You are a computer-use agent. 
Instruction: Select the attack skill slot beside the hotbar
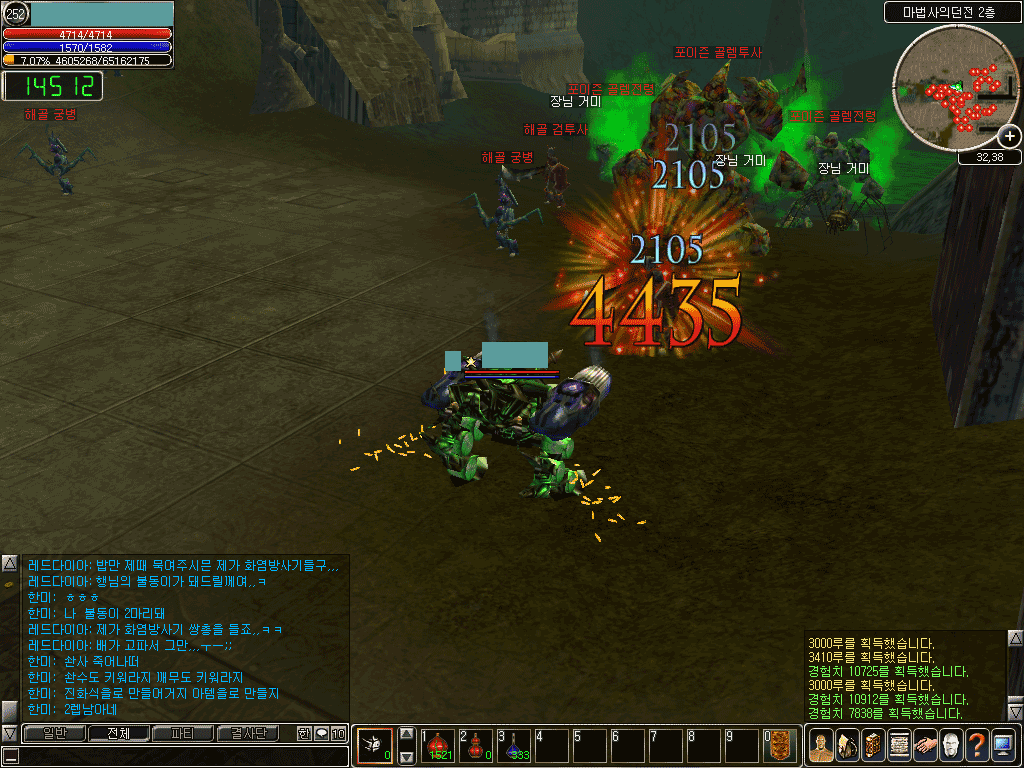coord(375,745)
